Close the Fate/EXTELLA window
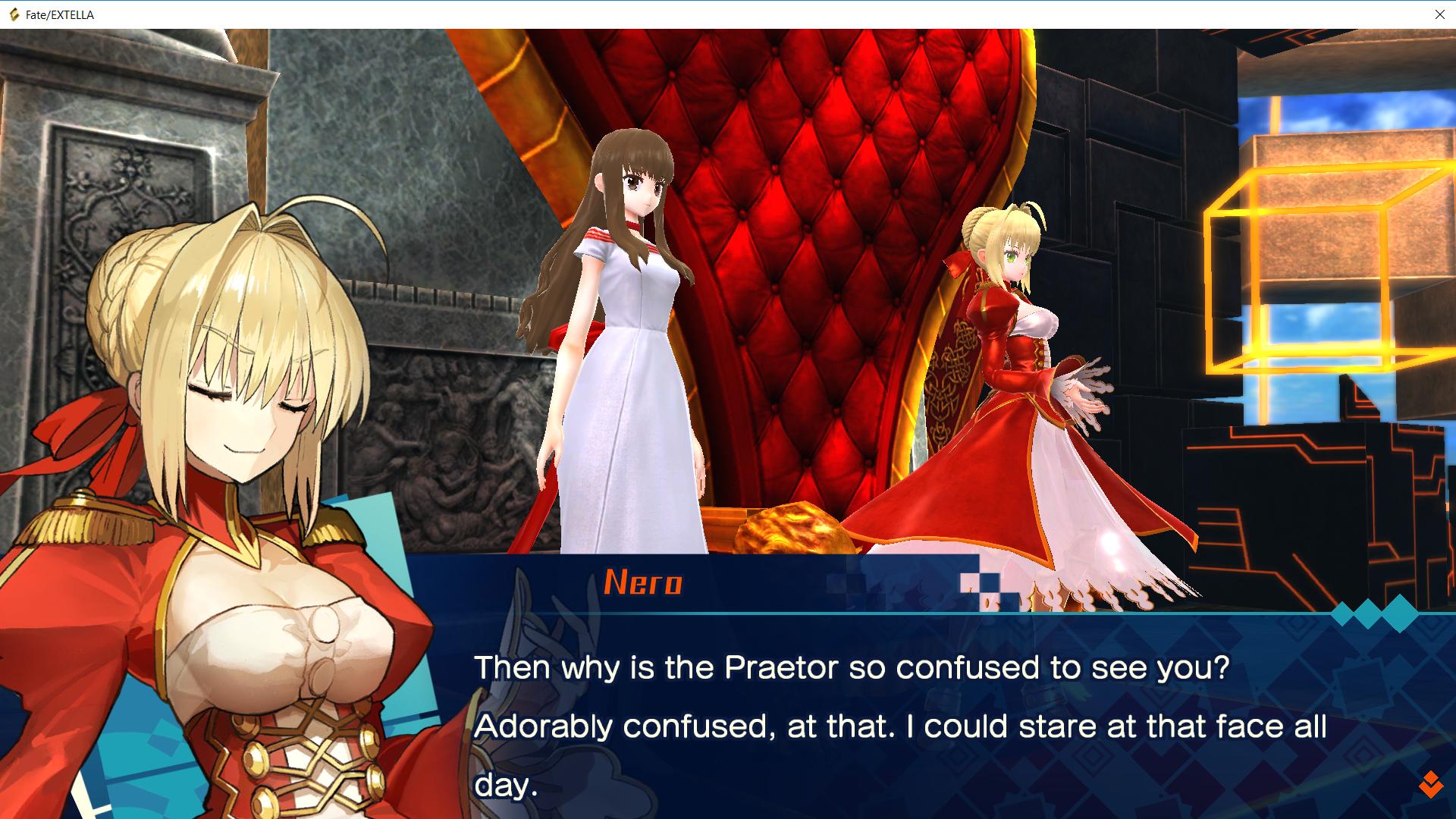The width and height of the screenshot is (1456, 819). (1439, 14)
